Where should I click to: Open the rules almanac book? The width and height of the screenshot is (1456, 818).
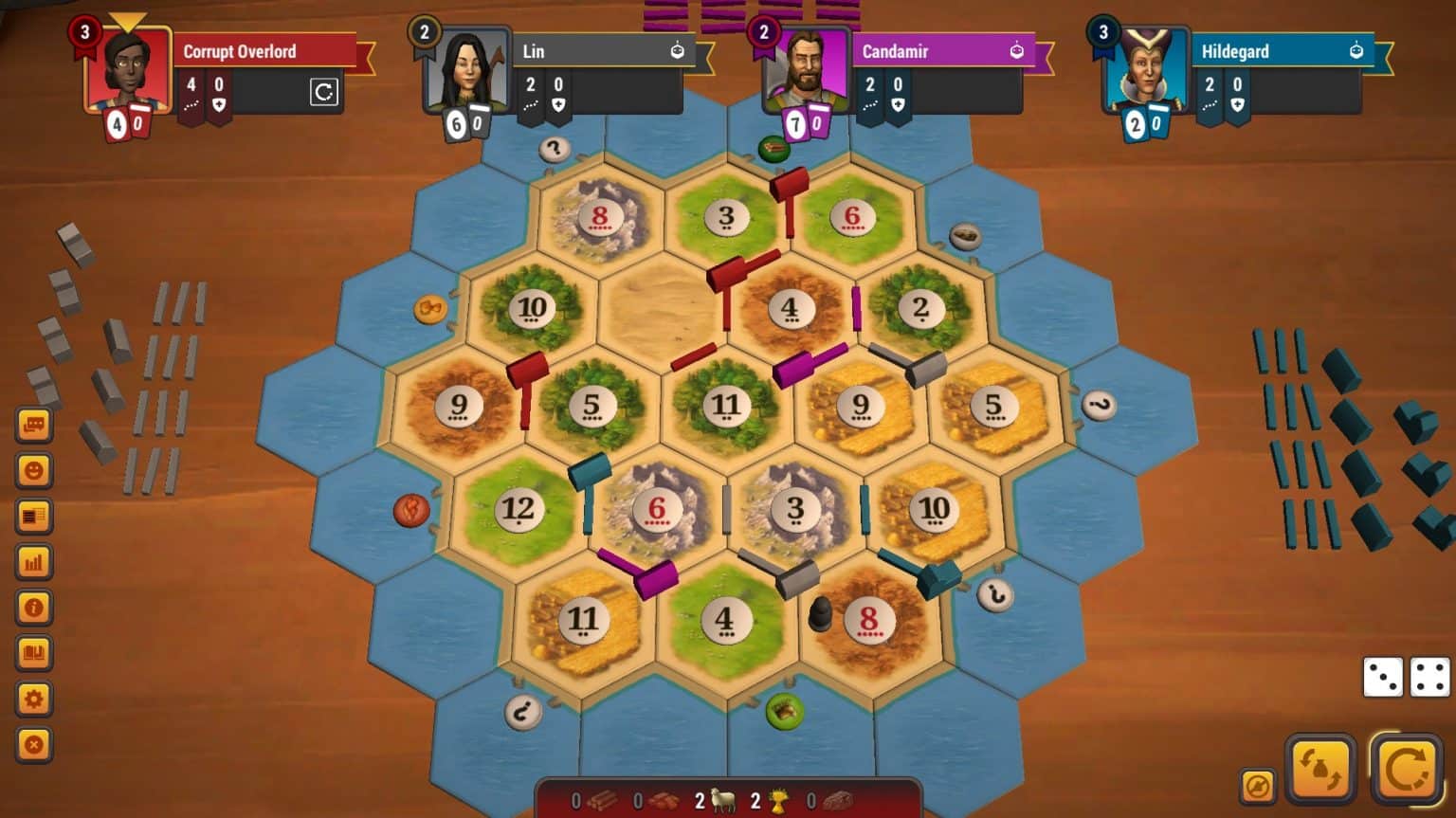coord(34,653)
